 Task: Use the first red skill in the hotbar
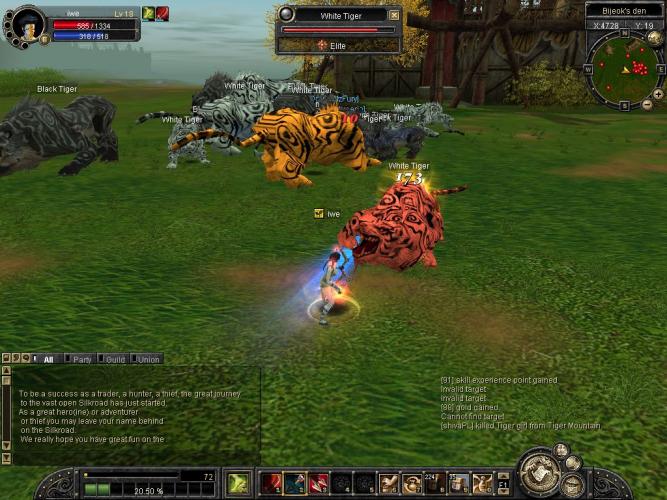271,484
